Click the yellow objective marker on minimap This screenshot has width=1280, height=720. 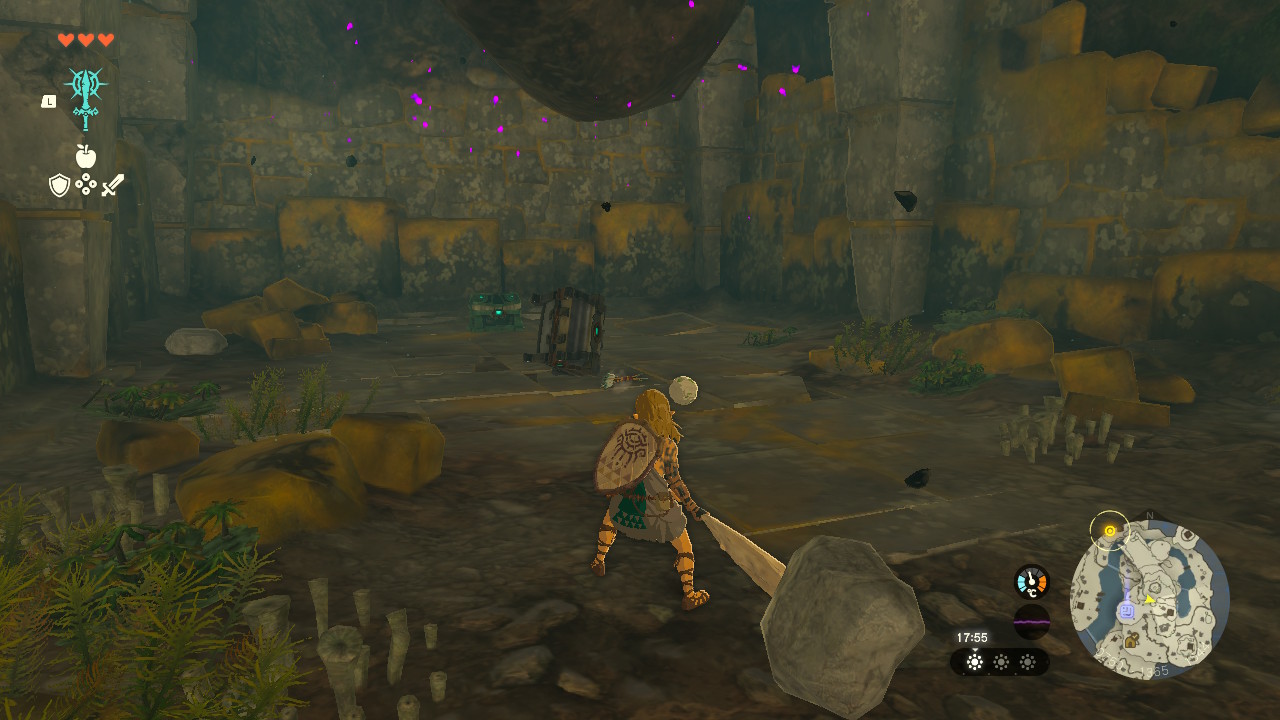pyautogui.click(x=1108, y=529)
